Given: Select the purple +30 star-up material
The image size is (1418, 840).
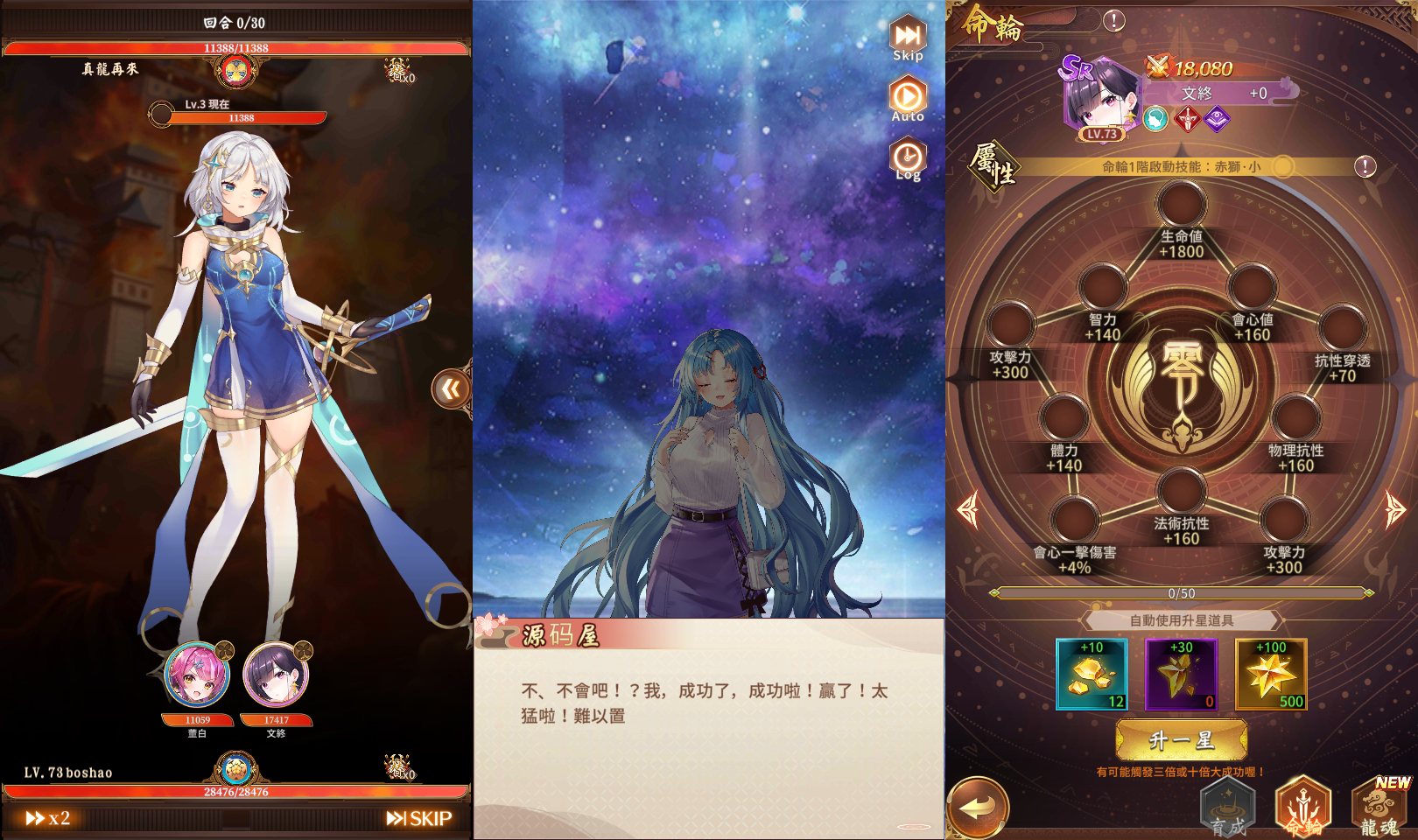Looking at the screenshot, I should coord(1181,674).
